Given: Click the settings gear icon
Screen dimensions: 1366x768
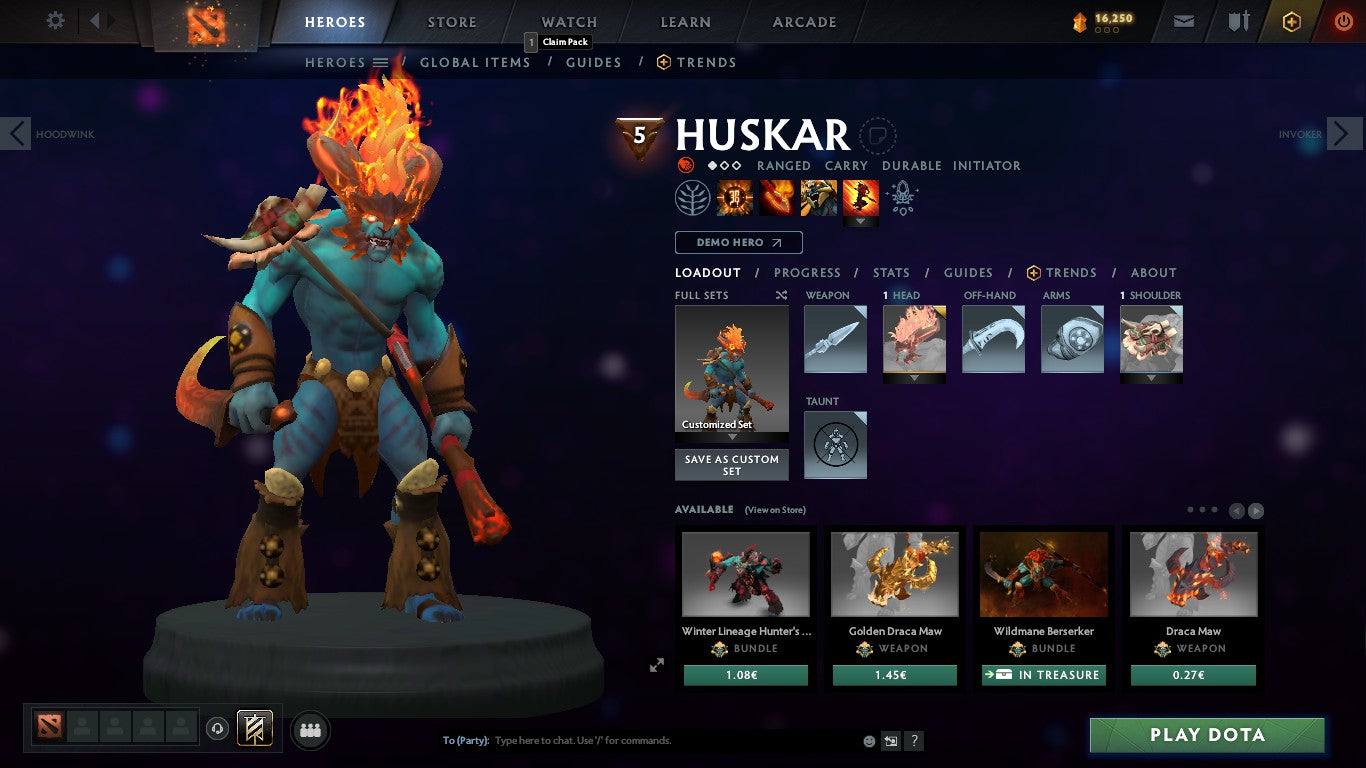Looking at the screenshot, I should click(55, 19).
